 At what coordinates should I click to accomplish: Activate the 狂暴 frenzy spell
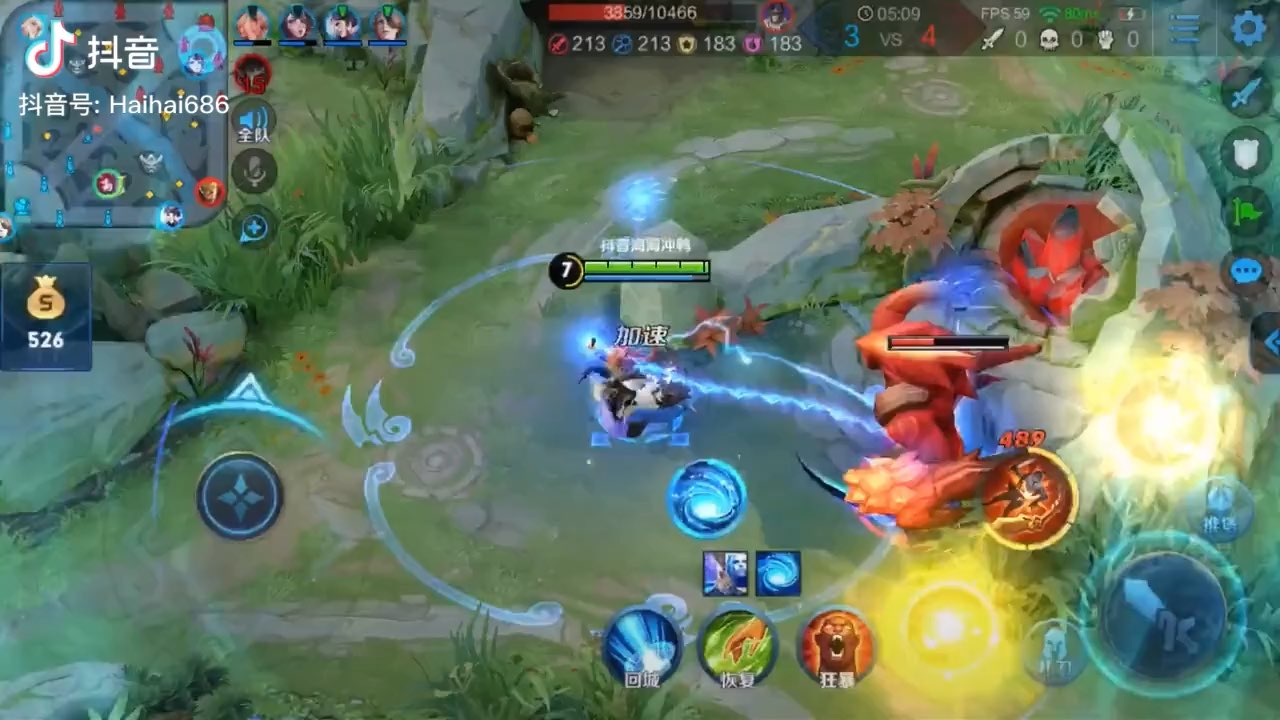(x=837, y=645)
